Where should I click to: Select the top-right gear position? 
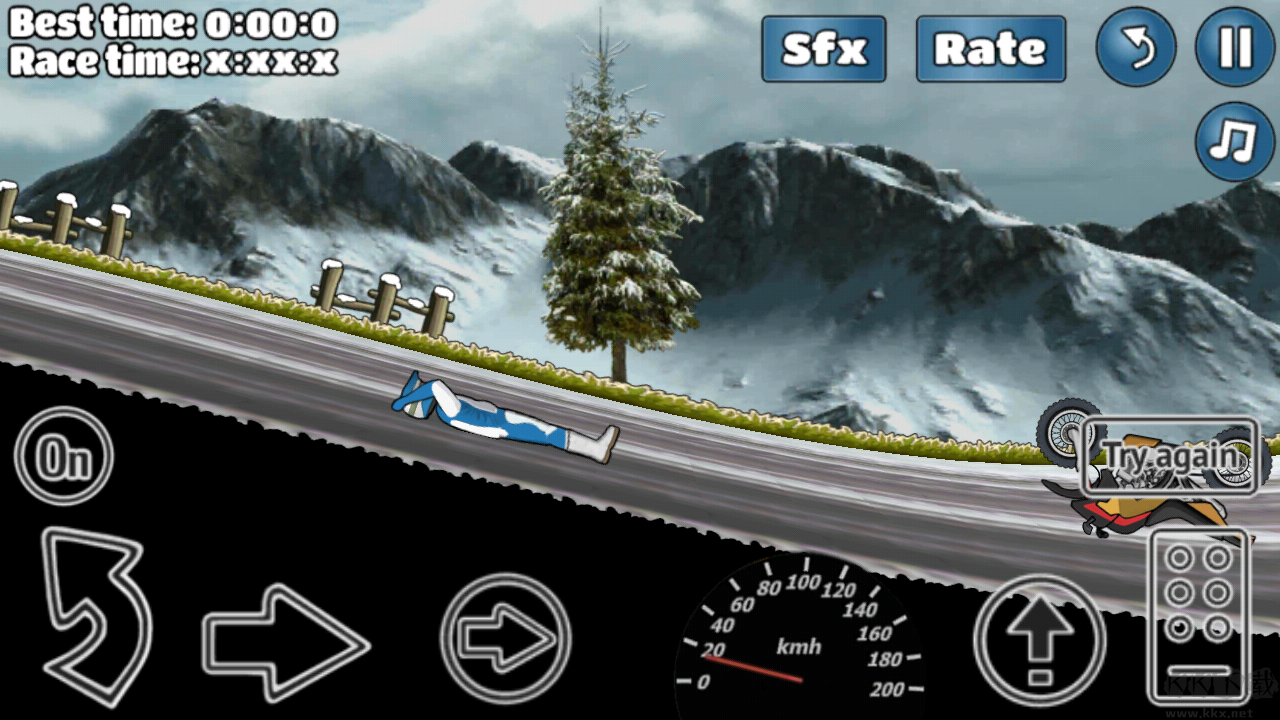pos(1216,557)
